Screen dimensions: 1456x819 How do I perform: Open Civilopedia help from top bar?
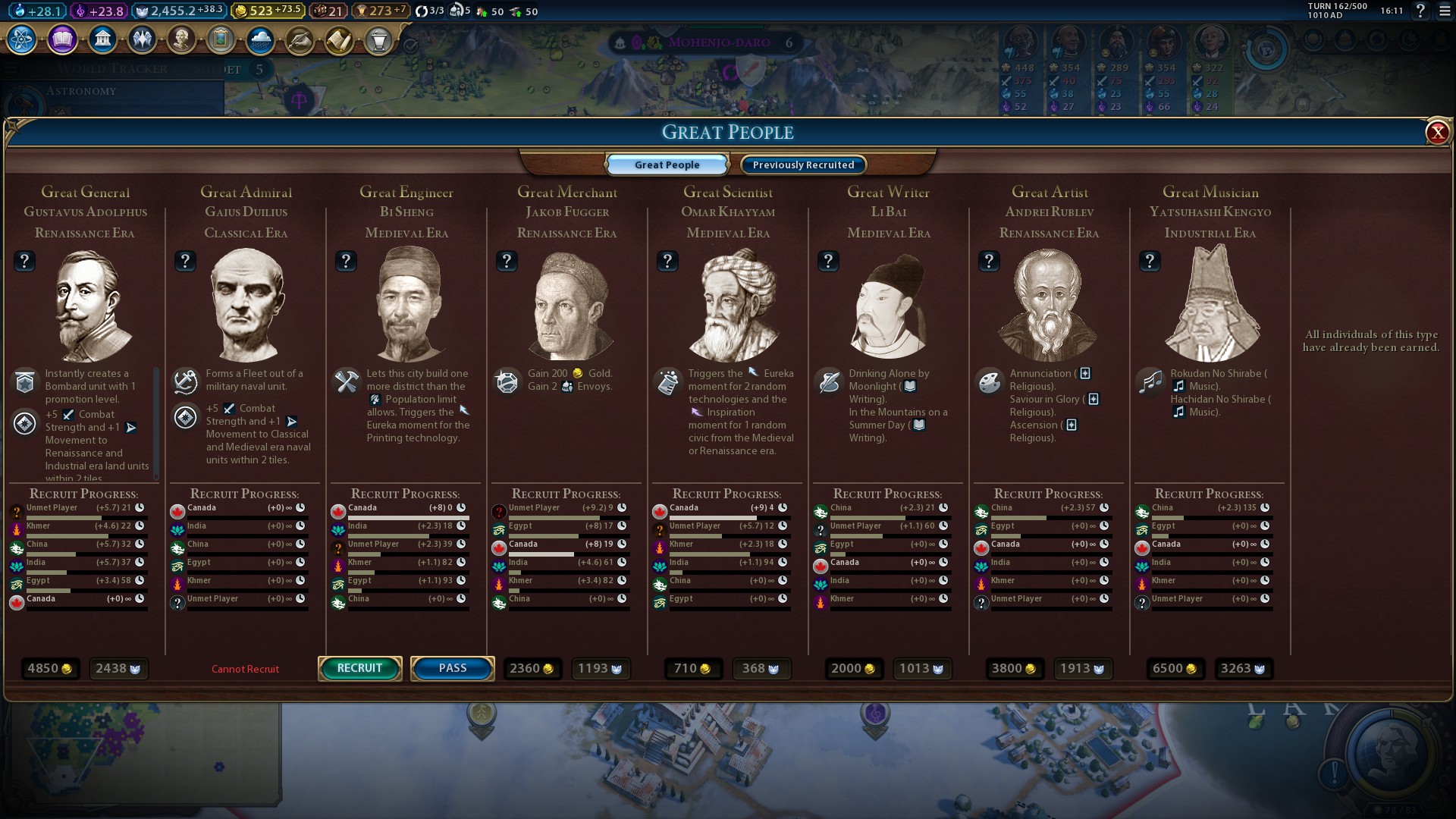click(1420, 11)
